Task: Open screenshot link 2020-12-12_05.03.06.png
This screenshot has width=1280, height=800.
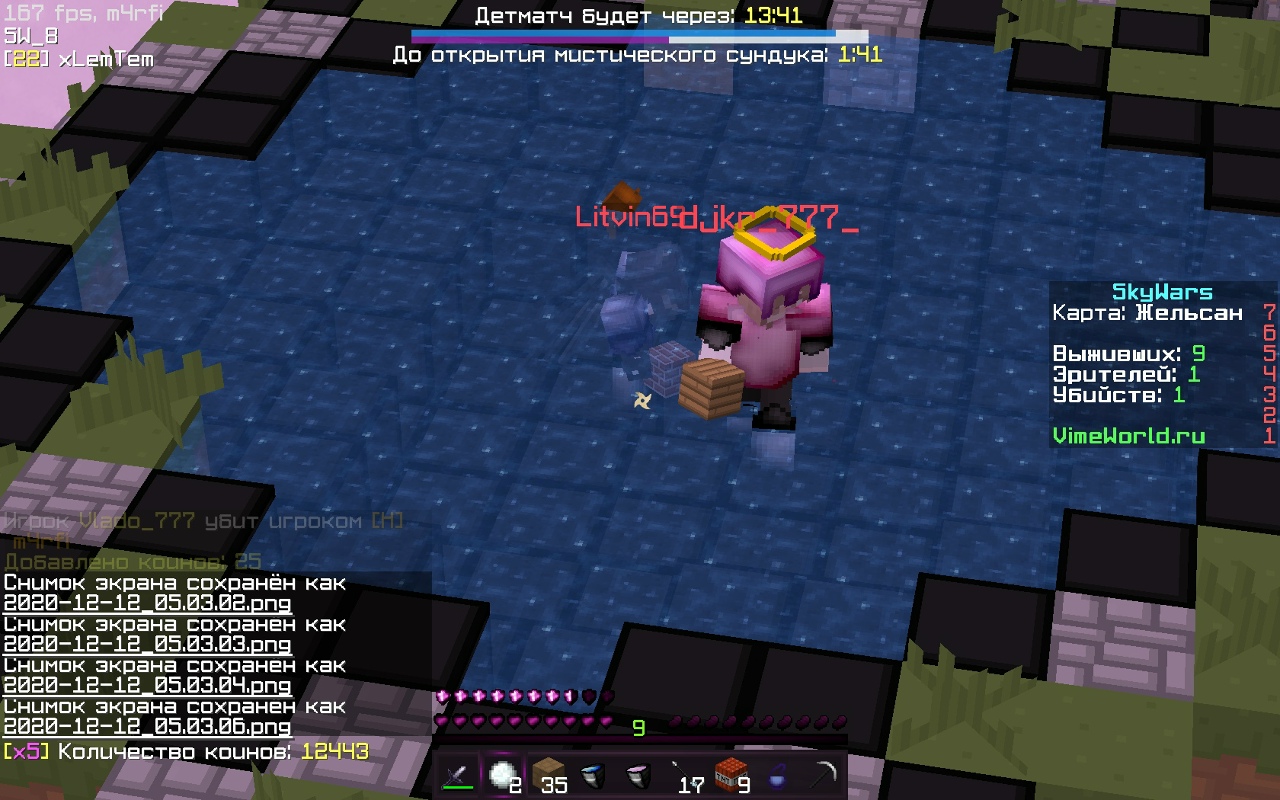Action: (148, 727)
